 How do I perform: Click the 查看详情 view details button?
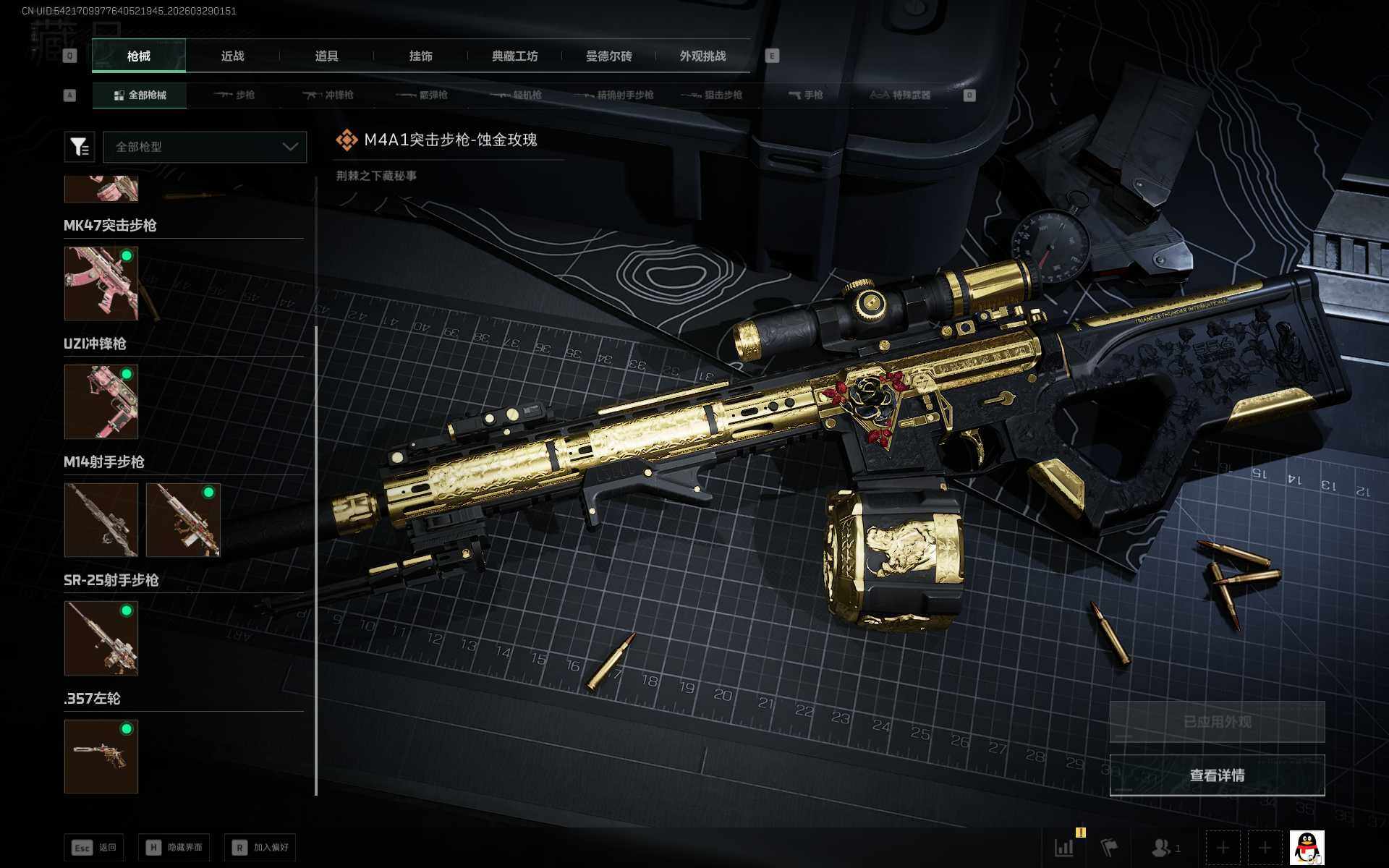point(1217,775)
